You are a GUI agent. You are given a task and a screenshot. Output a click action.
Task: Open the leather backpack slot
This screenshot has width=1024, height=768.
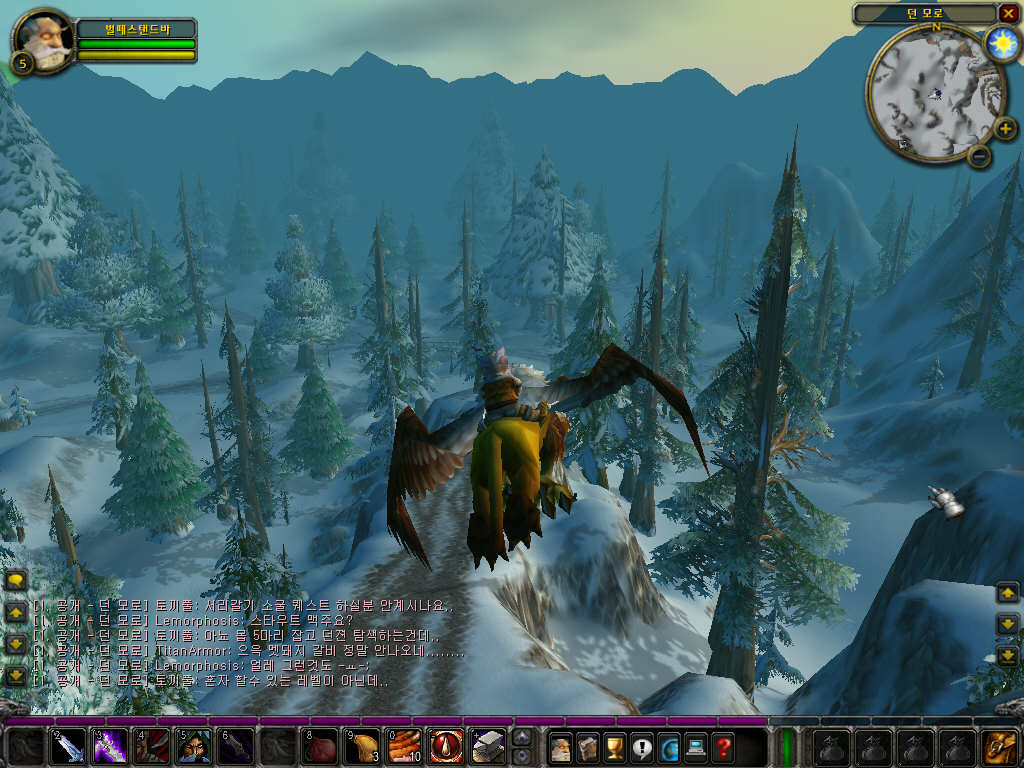(x=1000, y=747)
